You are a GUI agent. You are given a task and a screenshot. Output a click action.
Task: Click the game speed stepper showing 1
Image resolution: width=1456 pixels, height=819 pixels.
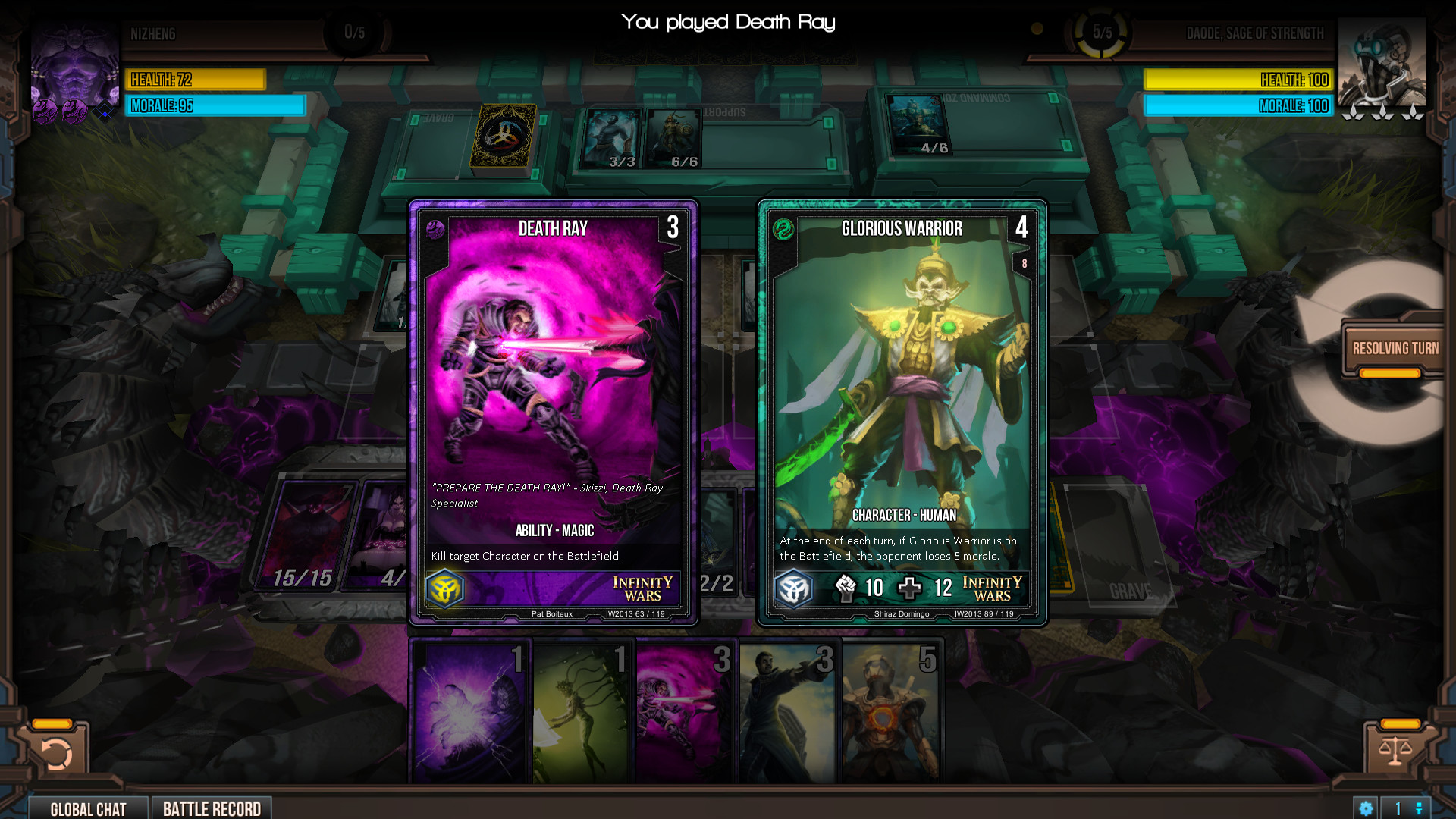tap(1398, 808)
